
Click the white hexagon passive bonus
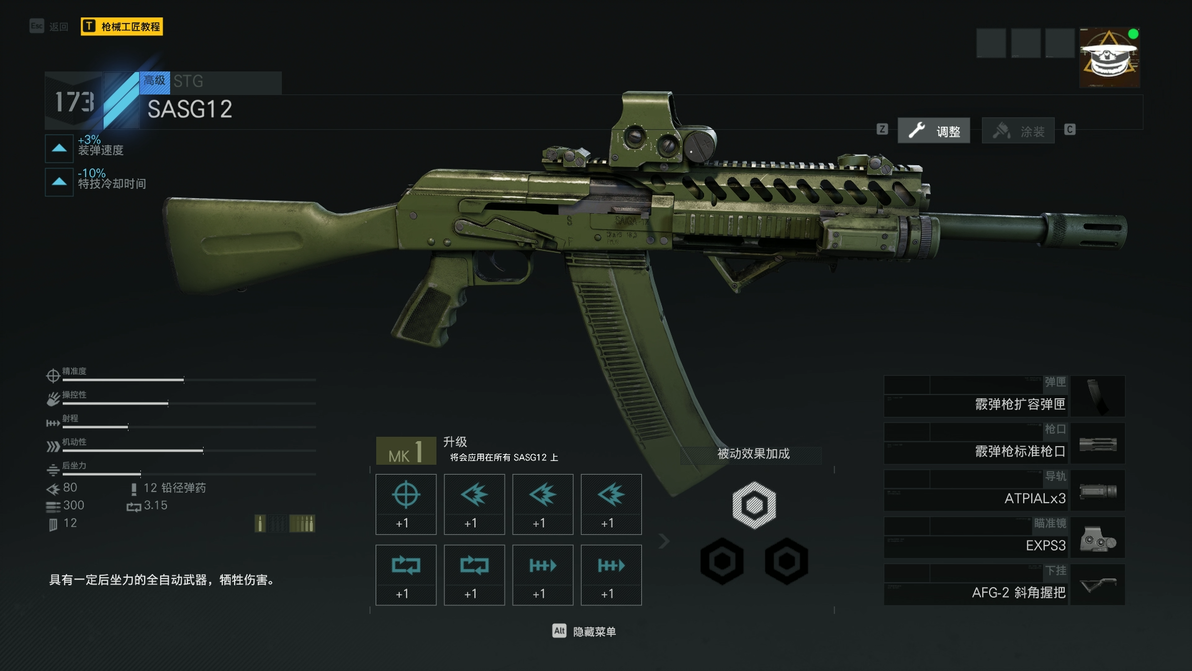pos(754,505)
